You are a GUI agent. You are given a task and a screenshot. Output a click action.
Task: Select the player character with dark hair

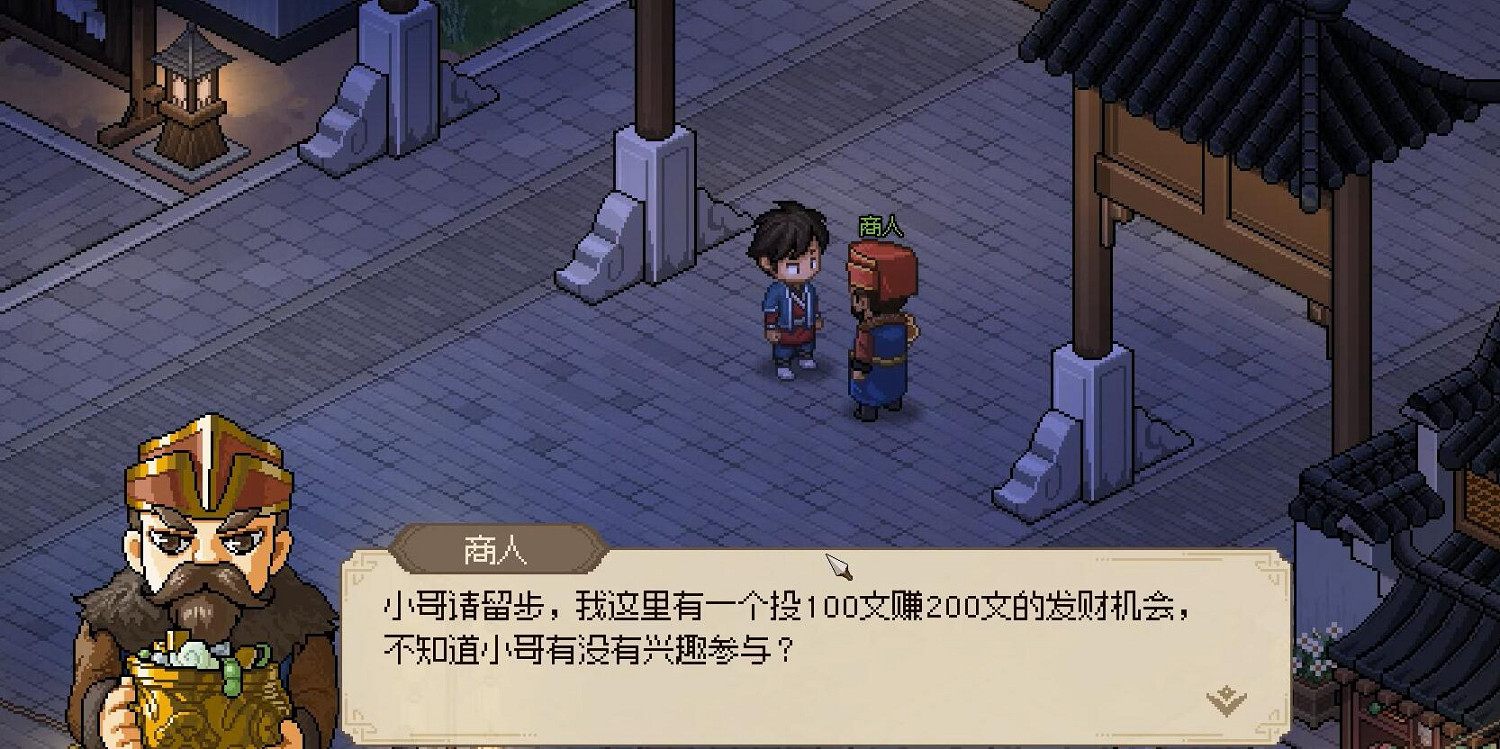(789, 290)
